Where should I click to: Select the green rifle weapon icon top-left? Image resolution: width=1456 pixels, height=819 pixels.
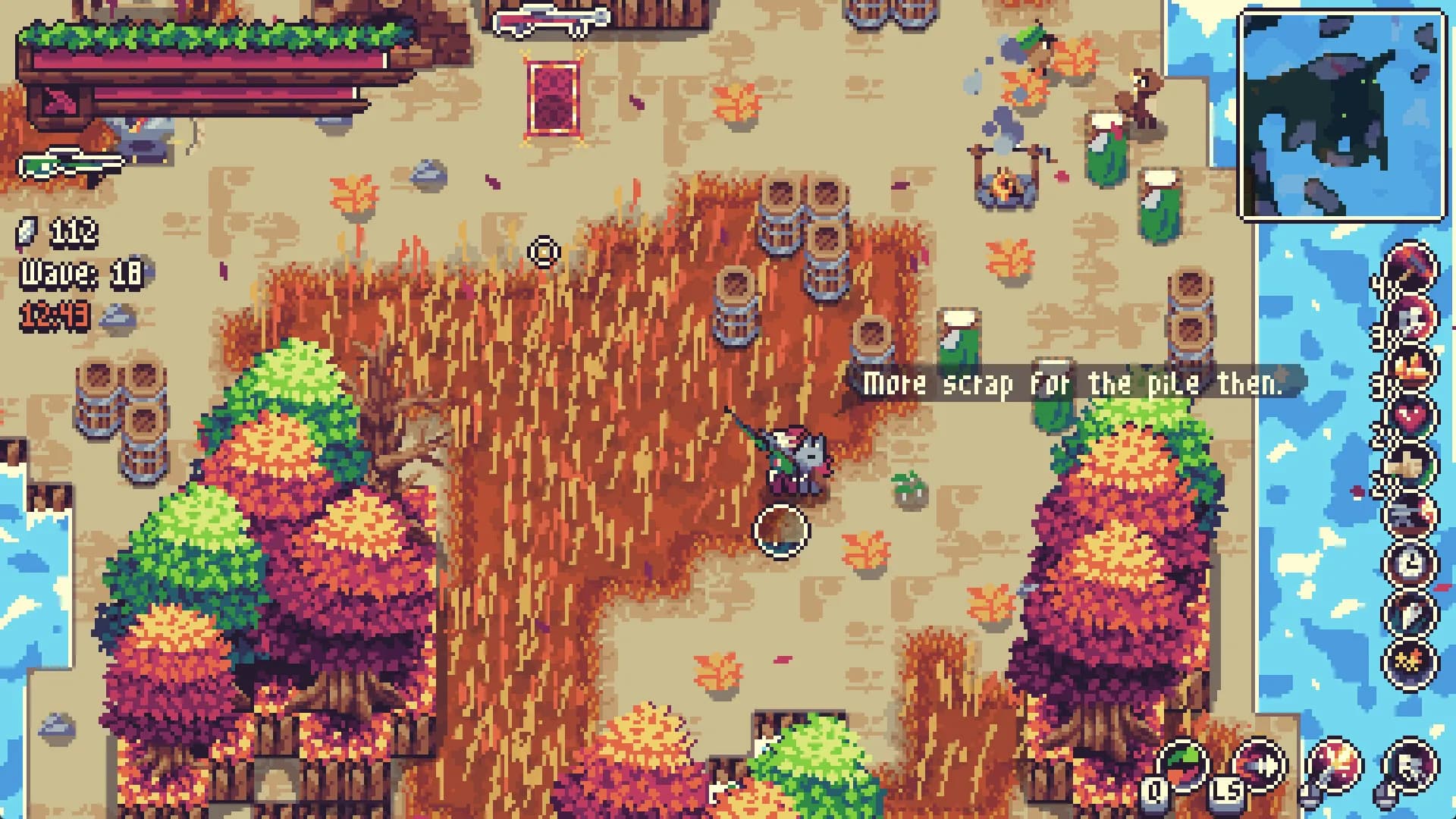click(72, 162)
